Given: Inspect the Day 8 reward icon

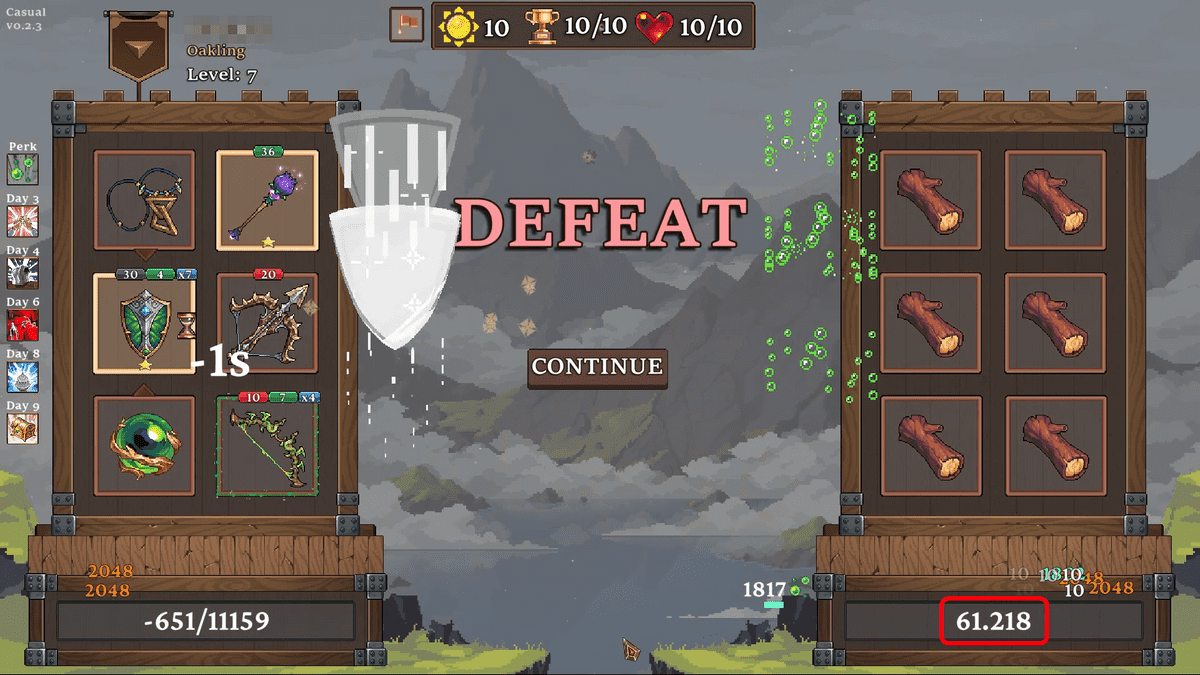Looking at the screenshot, I should point(22,377).
